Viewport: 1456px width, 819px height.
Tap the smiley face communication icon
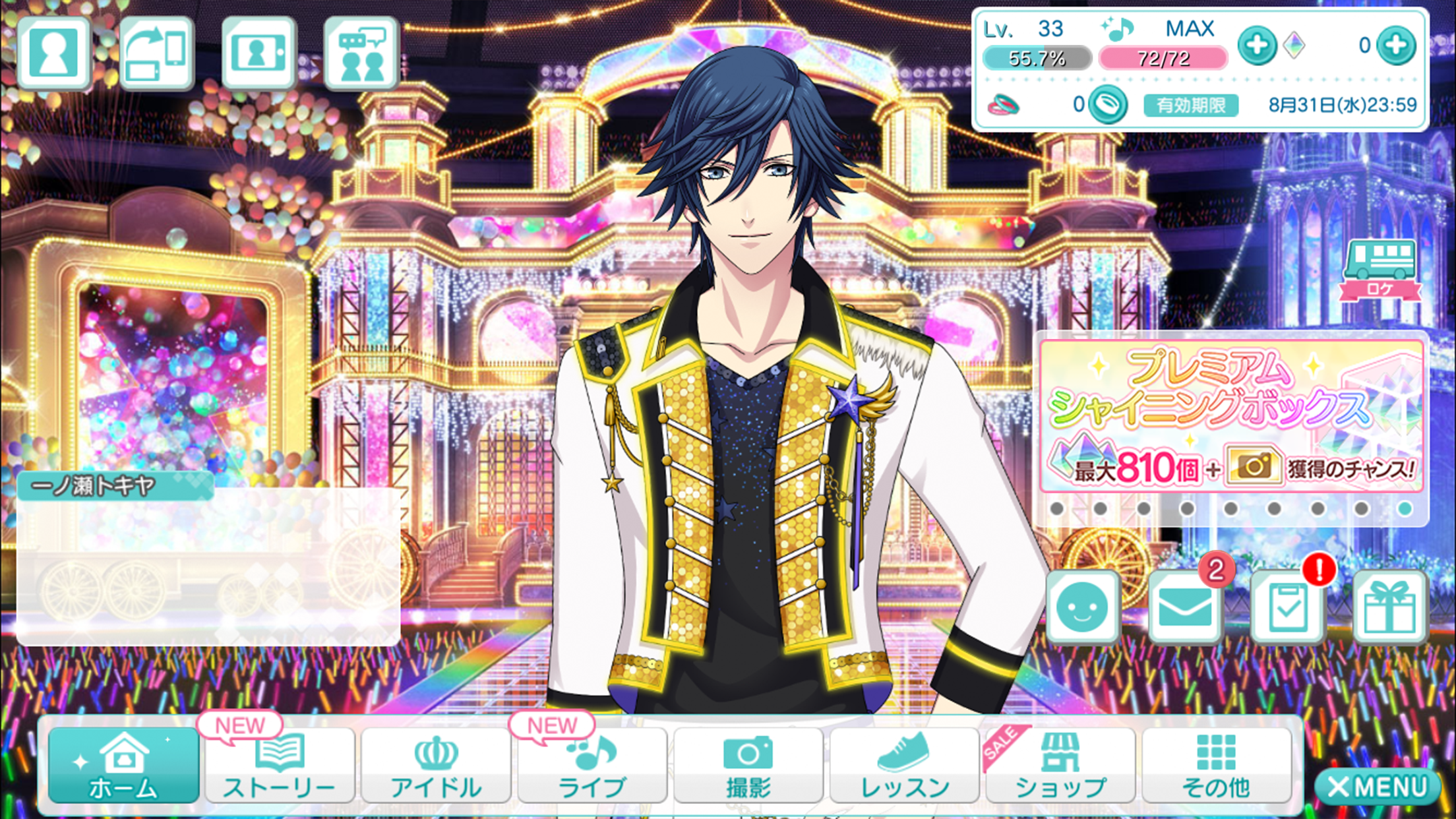(x=1083, y=606)
